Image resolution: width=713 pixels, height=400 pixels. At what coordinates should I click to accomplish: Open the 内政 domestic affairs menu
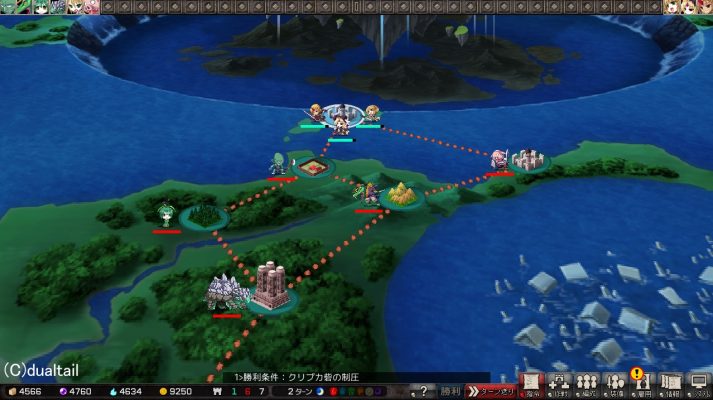pyautogui.click(x=560, y=384)
